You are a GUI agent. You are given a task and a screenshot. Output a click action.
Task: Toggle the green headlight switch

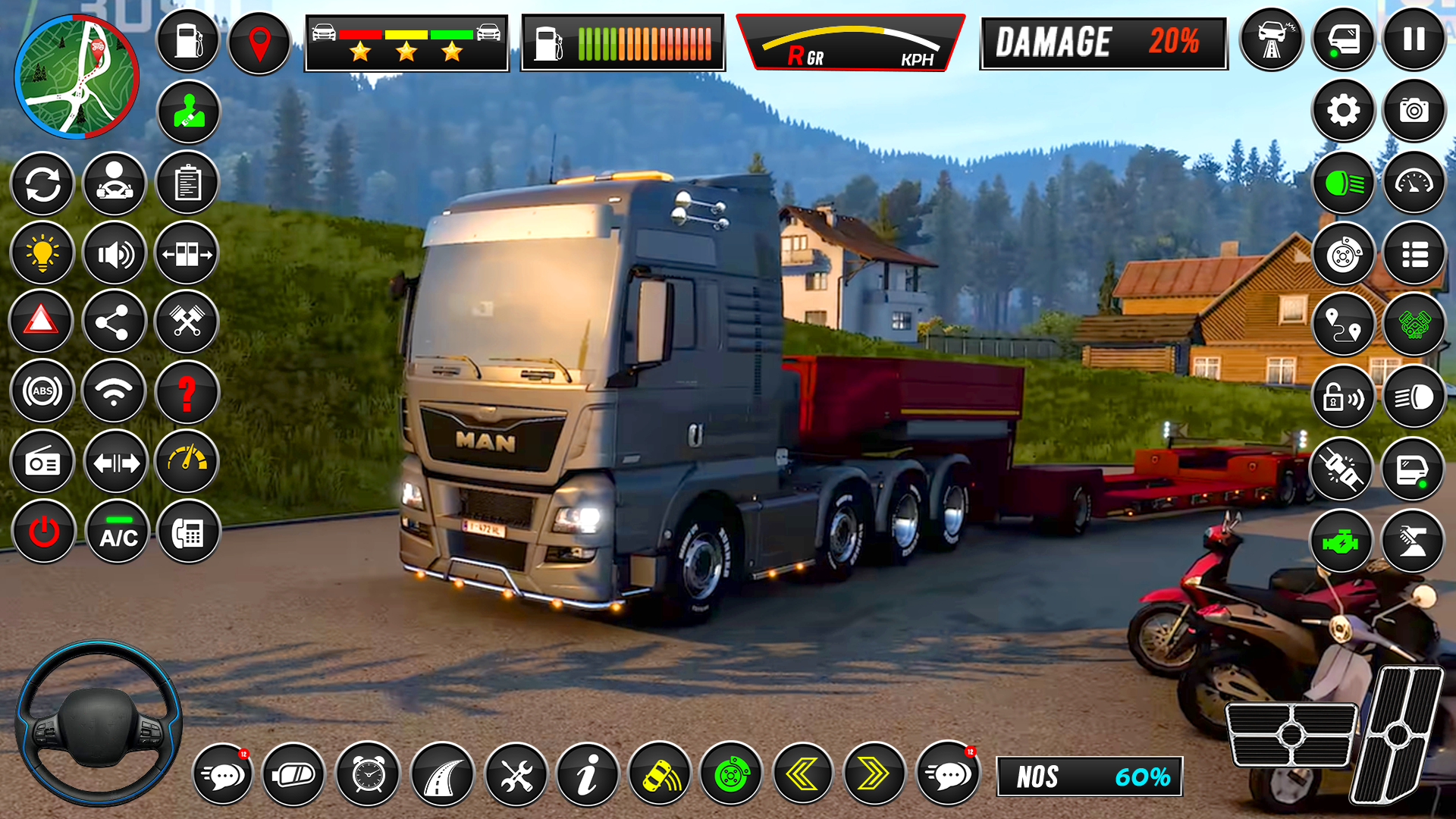pos(1342,182)
